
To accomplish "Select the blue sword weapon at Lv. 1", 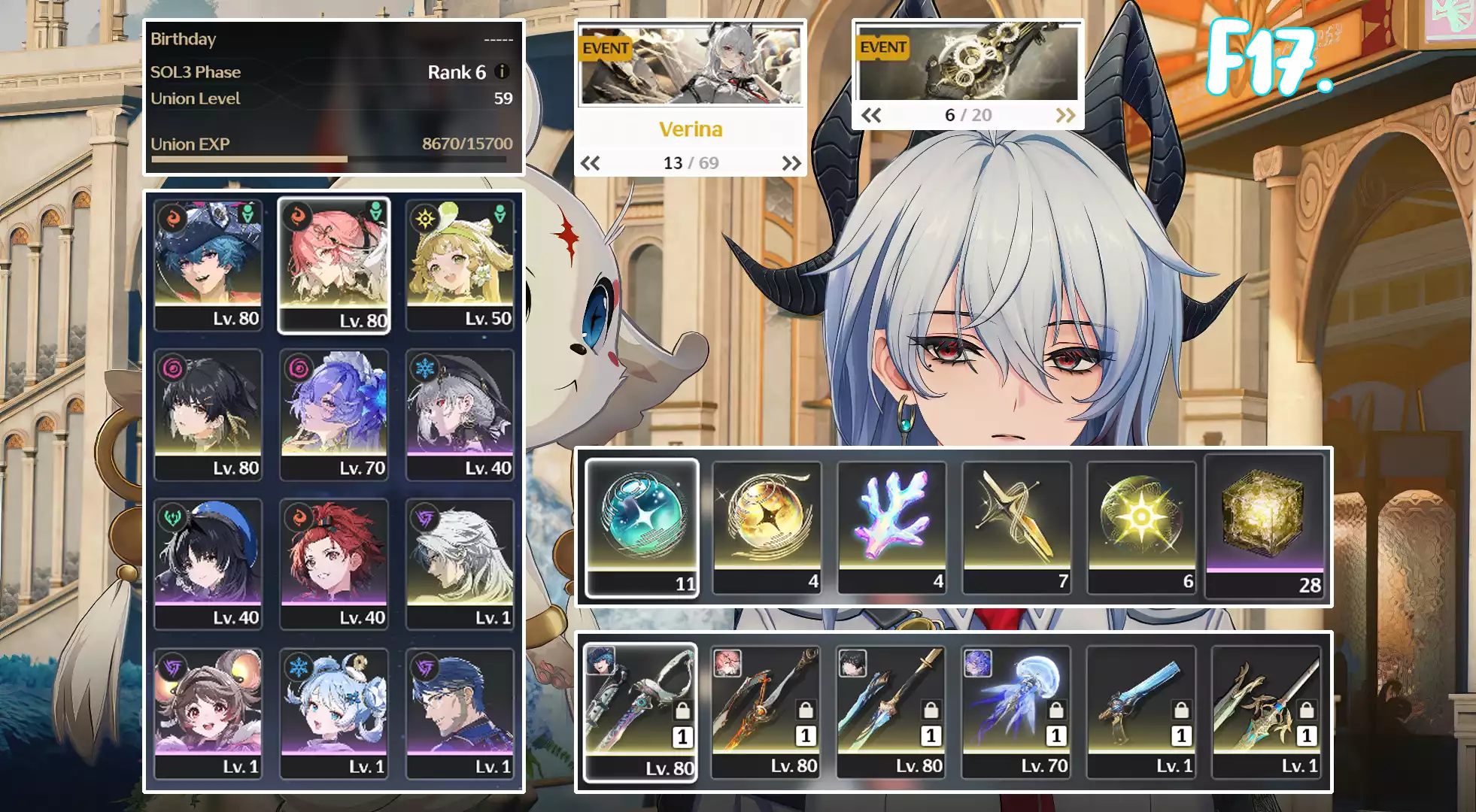I will pyautogui.click(x=1141, y=710).
